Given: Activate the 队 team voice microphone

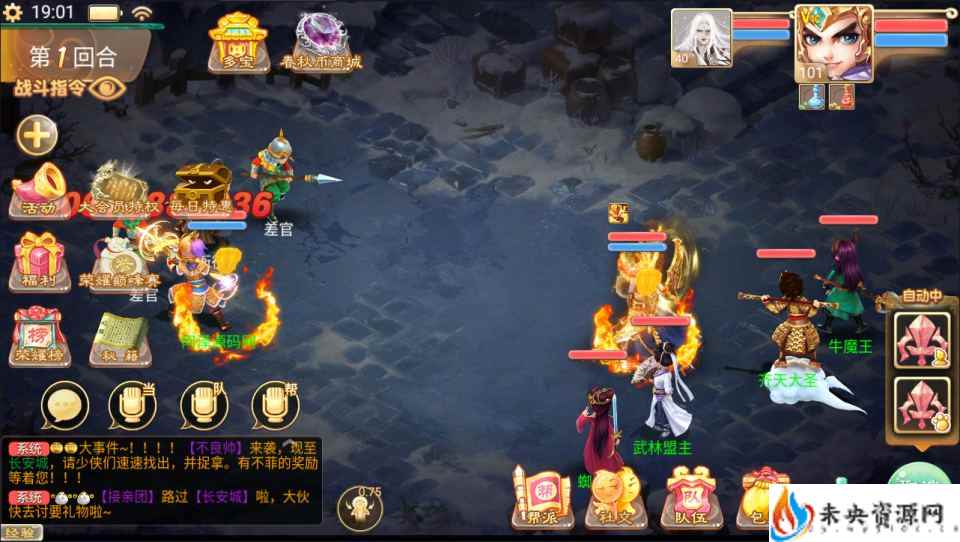Looking at the screenshot, I should coord(205,406).
